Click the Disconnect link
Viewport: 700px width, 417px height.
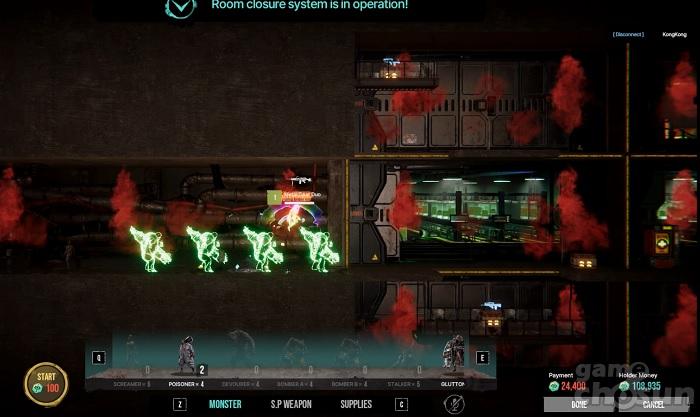pyautogui.click(x=628, y=35)
